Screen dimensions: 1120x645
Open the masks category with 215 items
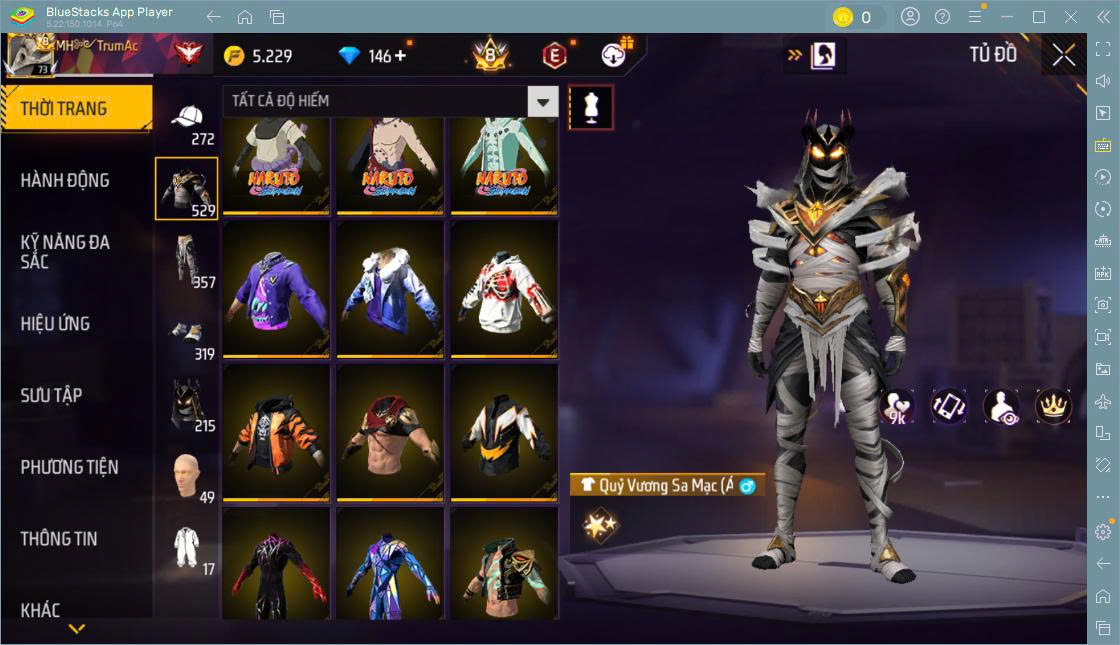click(187, 406)
